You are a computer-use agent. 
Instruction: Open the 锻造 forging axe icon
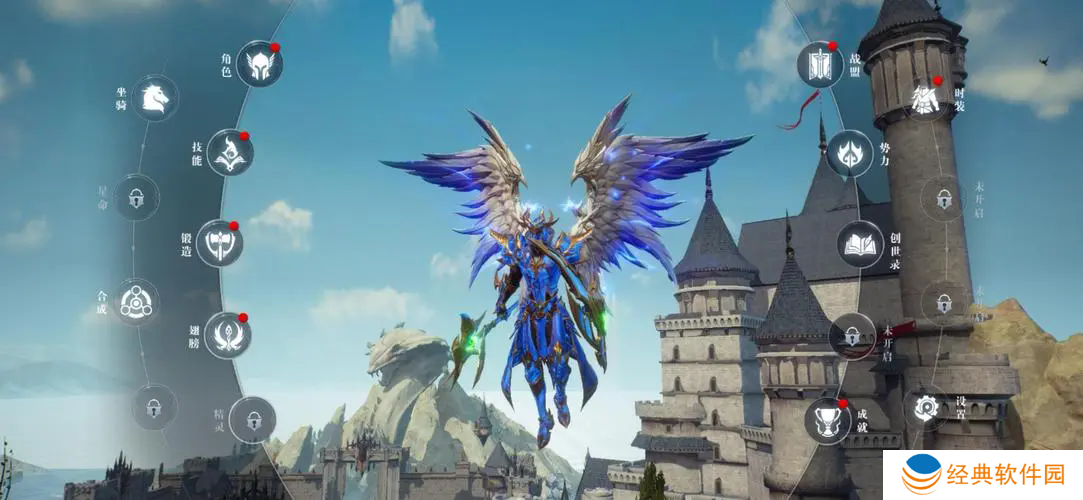[x=219, y=243]
